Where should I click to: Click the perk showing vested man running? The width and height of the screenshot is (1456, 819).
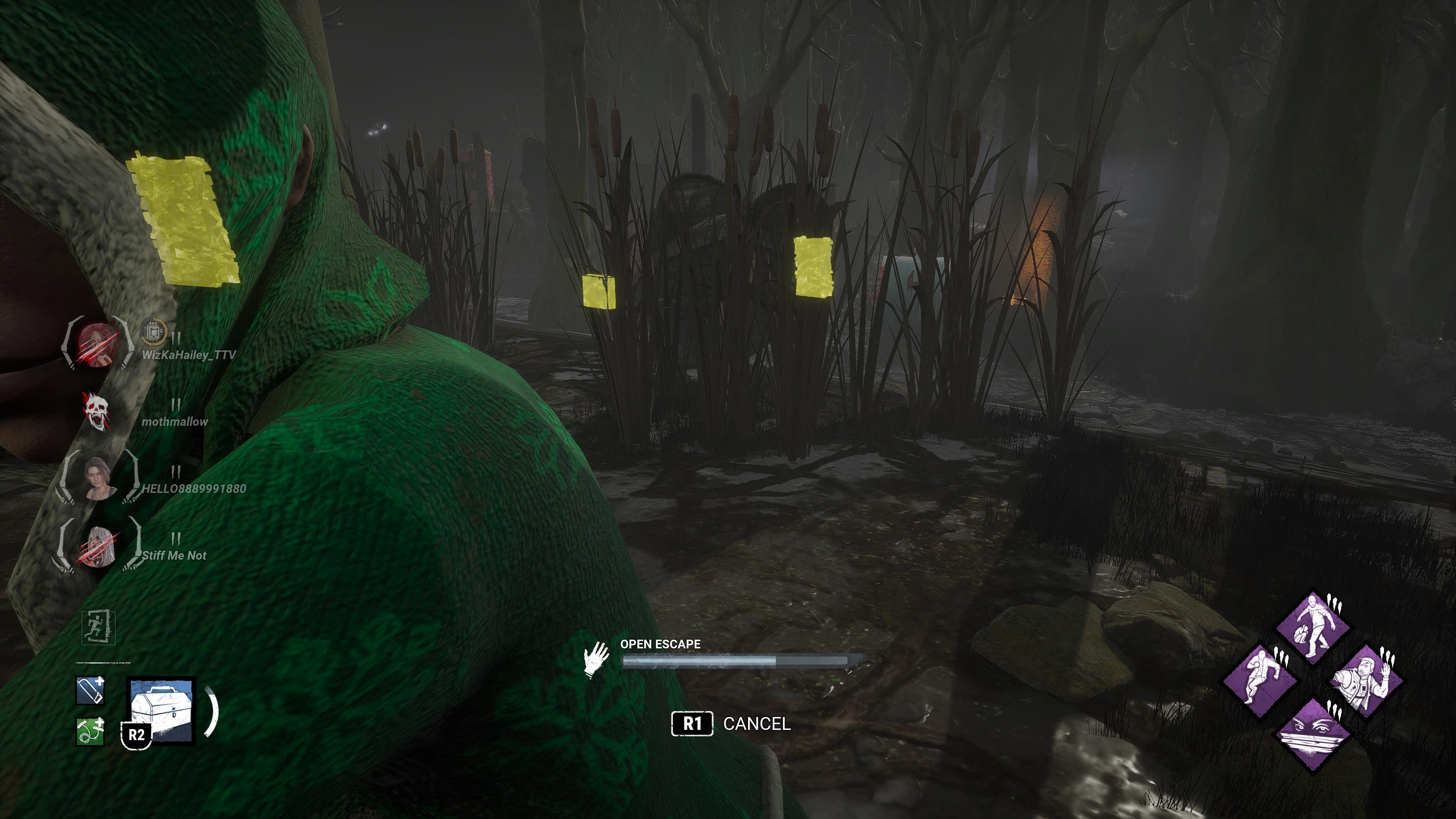(x=1367, y=681)
